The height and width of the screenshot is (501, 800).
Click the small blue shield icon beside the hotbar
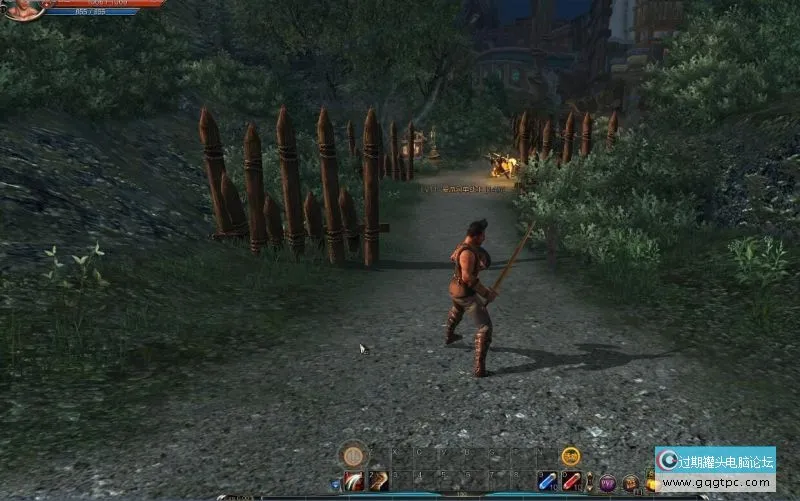point(336,484)
